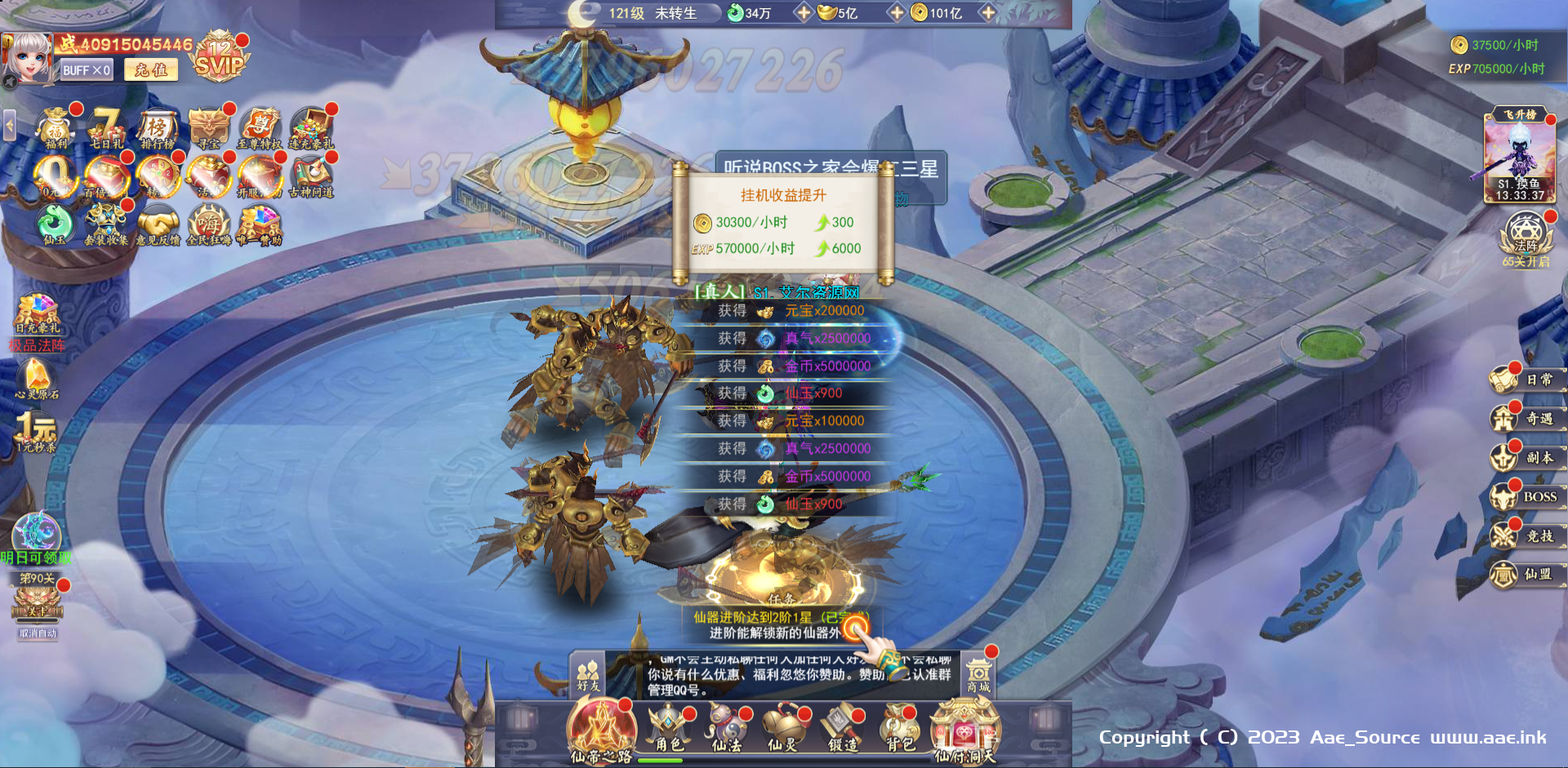Open the 寻宝 treasure hunt icon

click(208, 129)
